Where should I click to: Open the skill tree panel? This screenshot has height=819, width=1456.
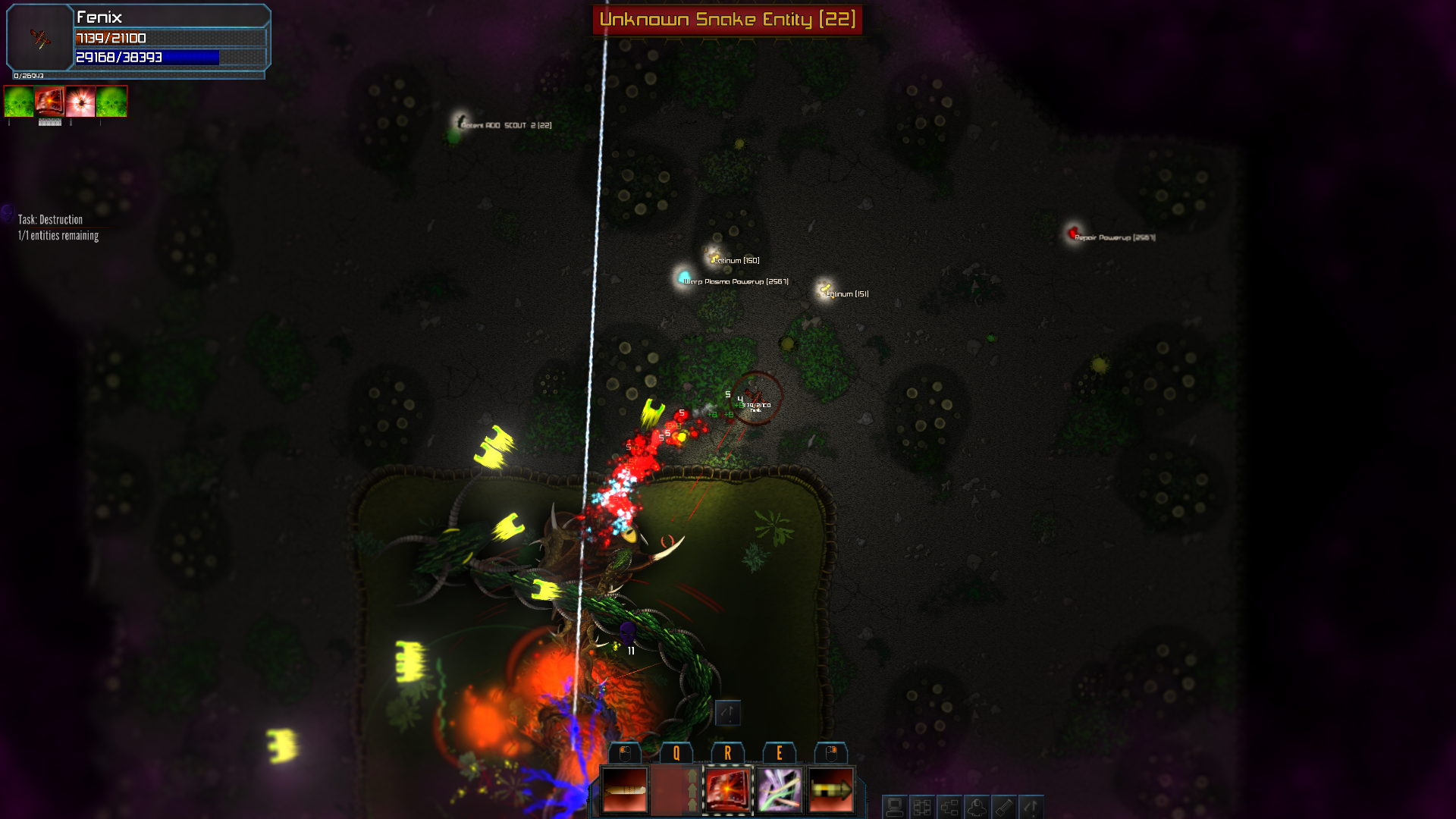click(x=950, y=805)
